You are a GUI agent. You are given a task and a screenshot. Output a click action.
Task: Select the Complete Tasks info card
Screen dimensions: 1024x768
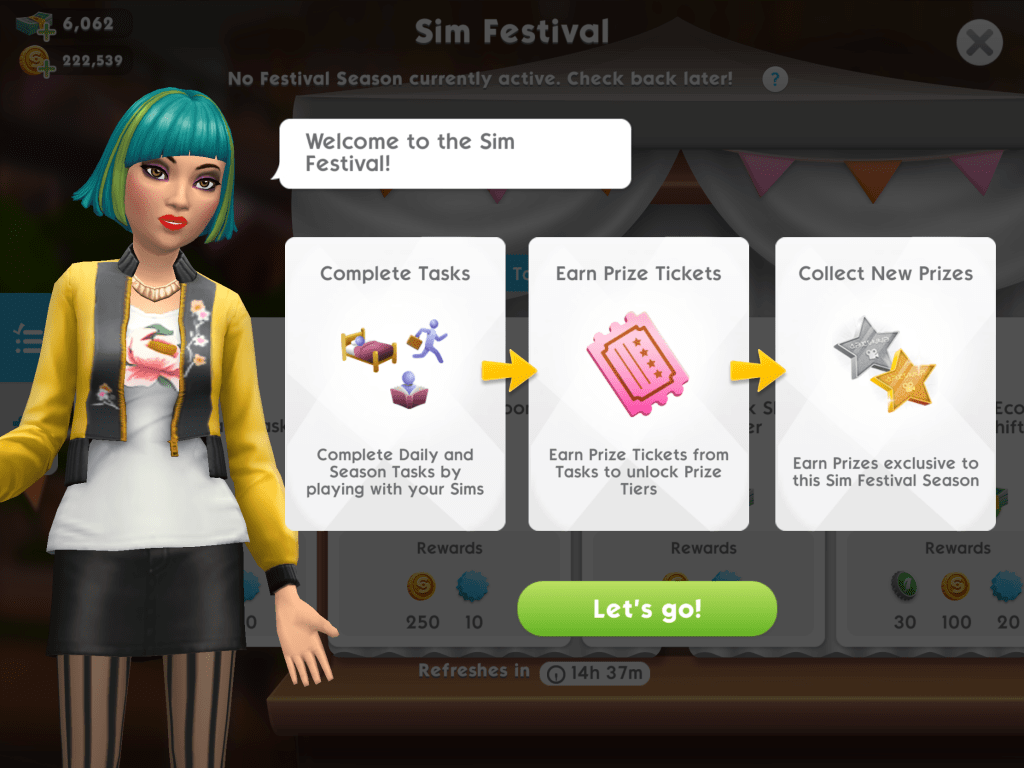point(395,383)
